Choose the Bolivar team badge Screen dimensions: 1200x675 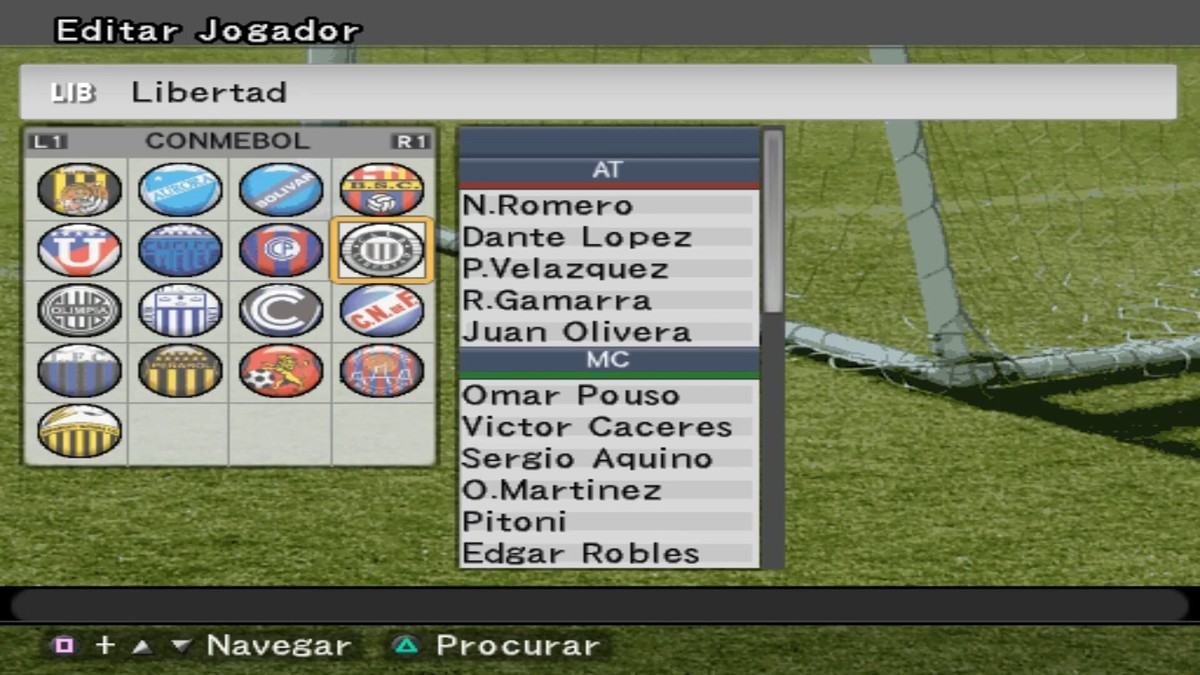(x=281, y=190)
